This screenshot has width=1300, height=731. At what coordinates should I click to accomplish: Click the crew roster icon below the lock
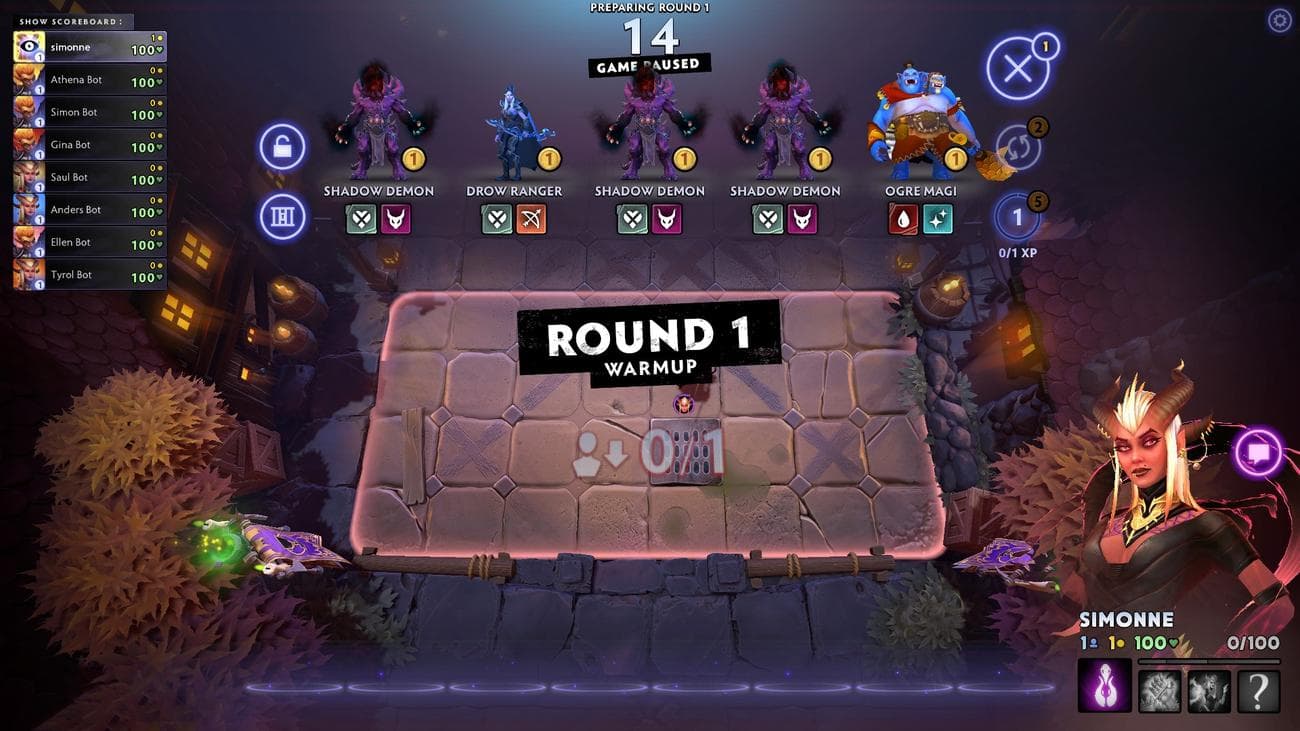(x=281, y=216)
